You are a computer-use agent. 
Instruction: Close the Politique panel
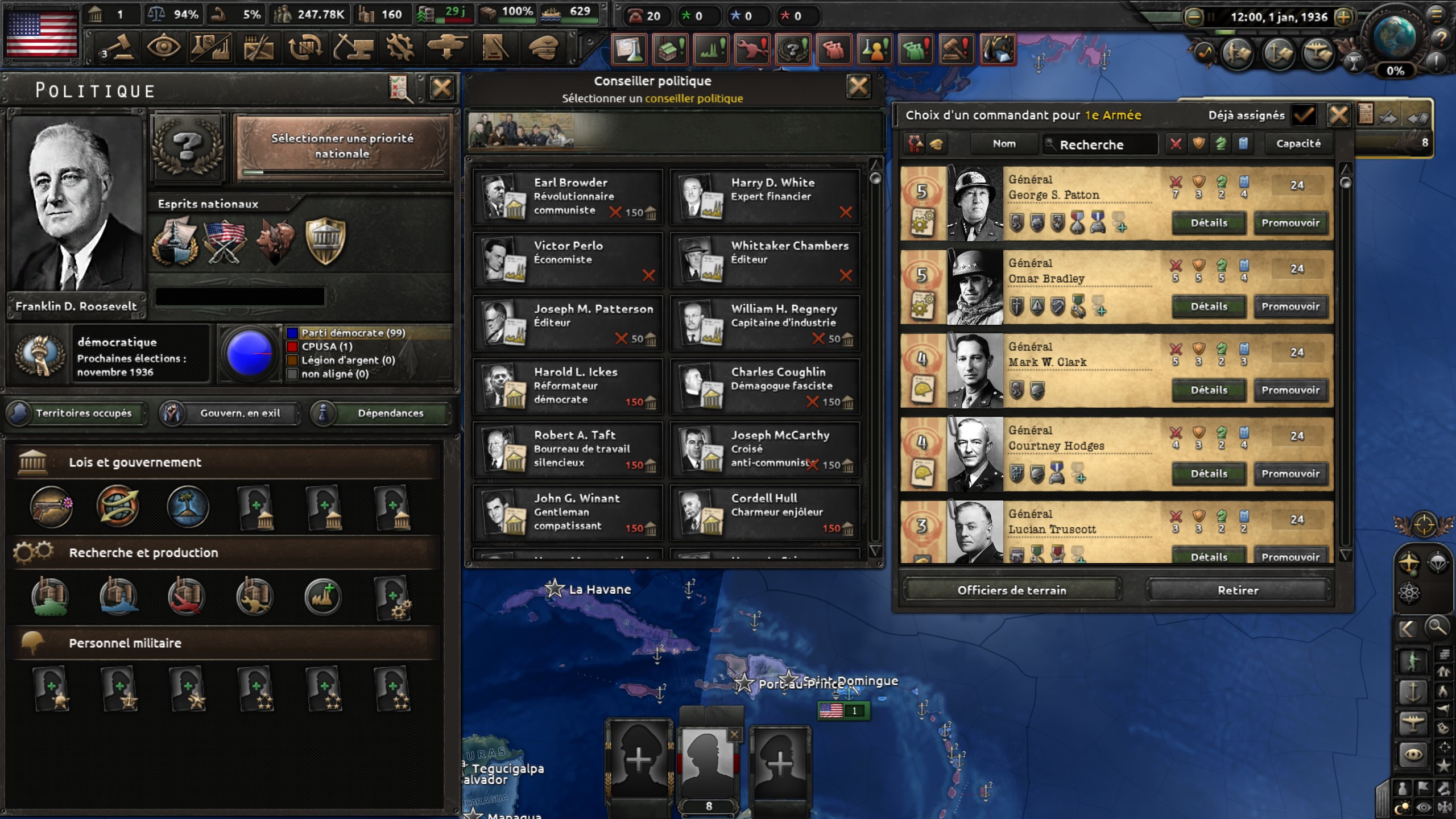441,88
